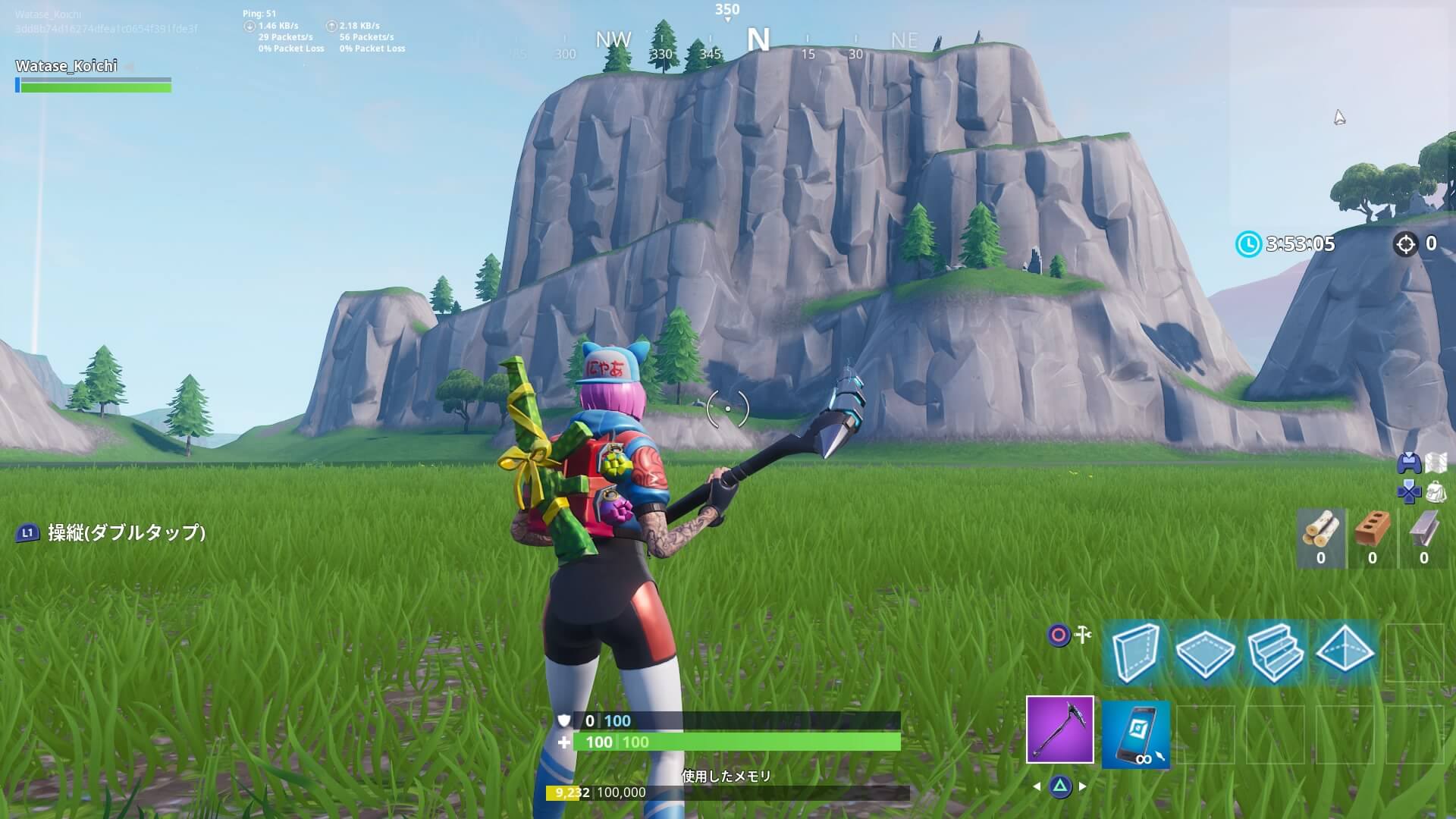
Task: Click the compass north marker
Action: tap(758, 39)
